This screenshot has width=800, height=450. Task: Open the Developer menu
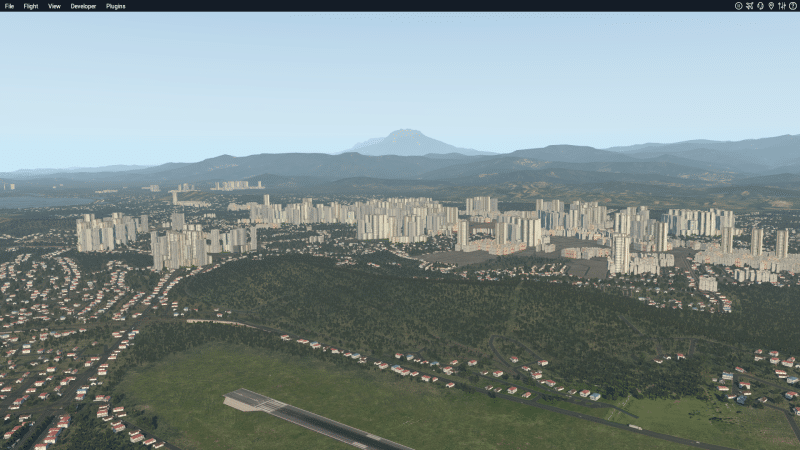click(x=83, y=6)
